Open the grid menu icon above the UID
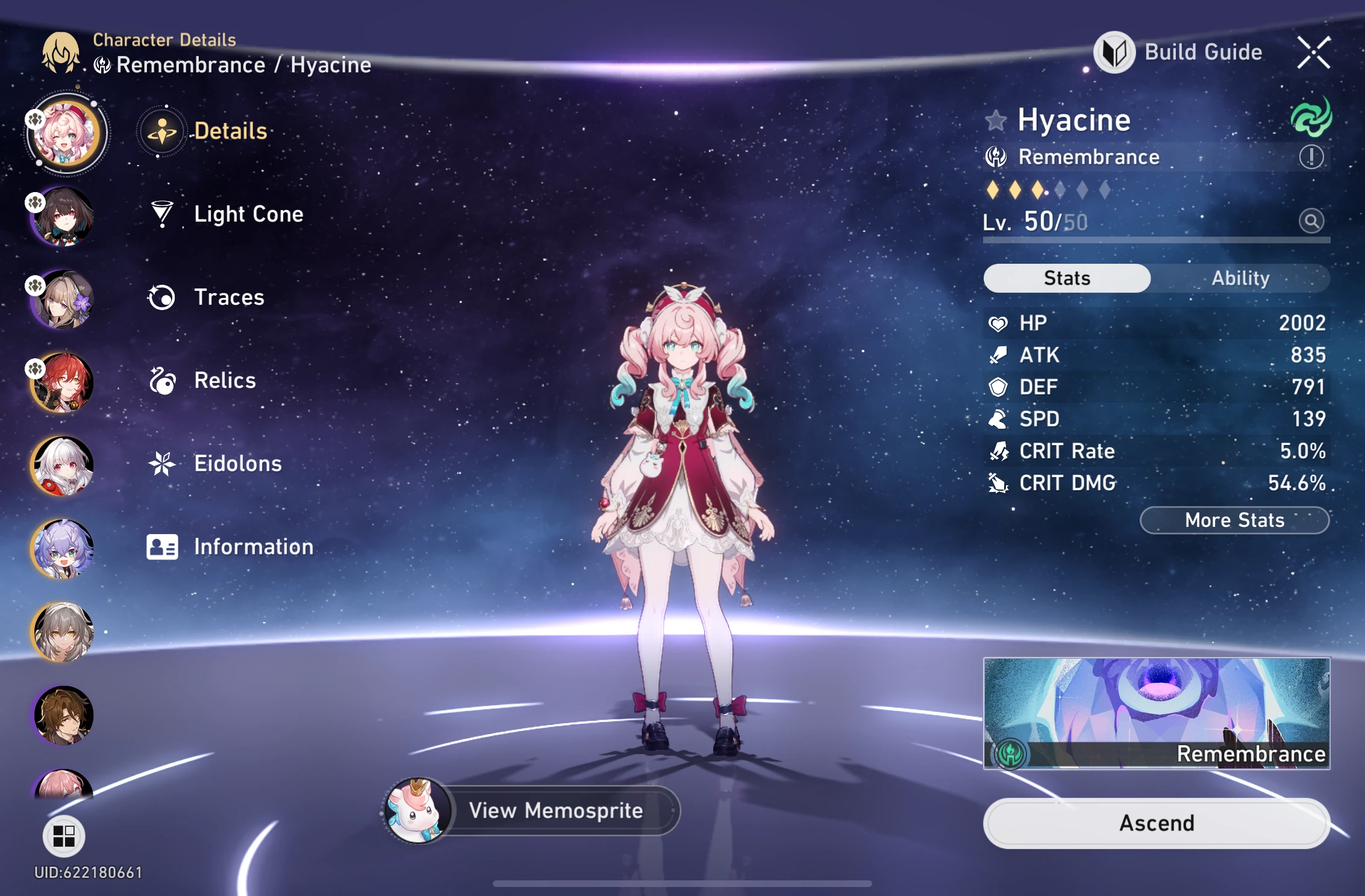 point(65,835)
